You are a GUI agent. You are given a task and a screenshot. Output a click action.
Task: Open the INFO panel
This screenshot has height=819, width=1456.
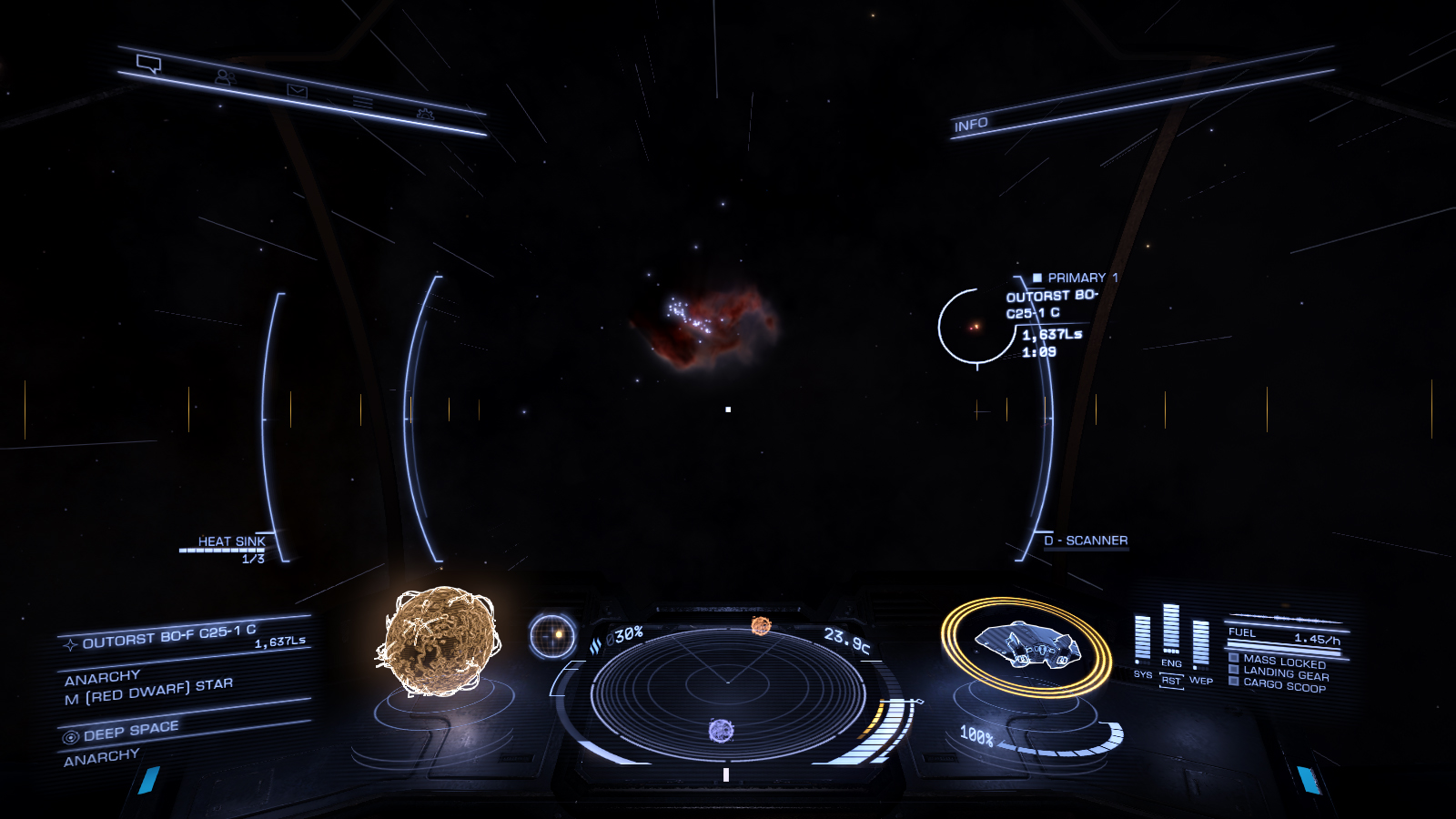pos(971,125)
